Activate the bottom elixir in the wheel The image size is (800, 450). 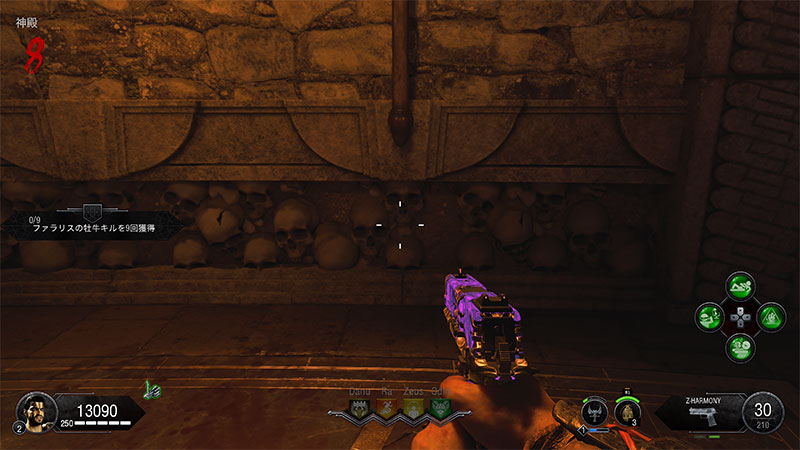click(740, 349)
